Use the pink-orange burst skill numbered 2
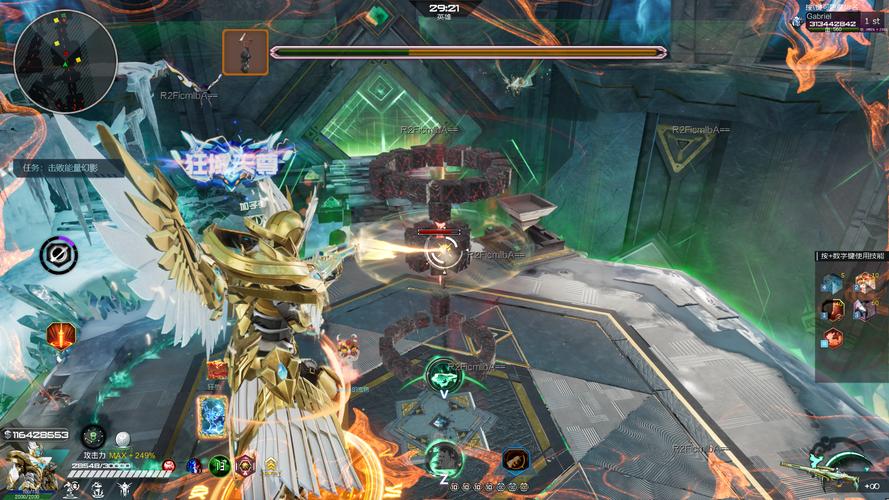 point(863,284)
